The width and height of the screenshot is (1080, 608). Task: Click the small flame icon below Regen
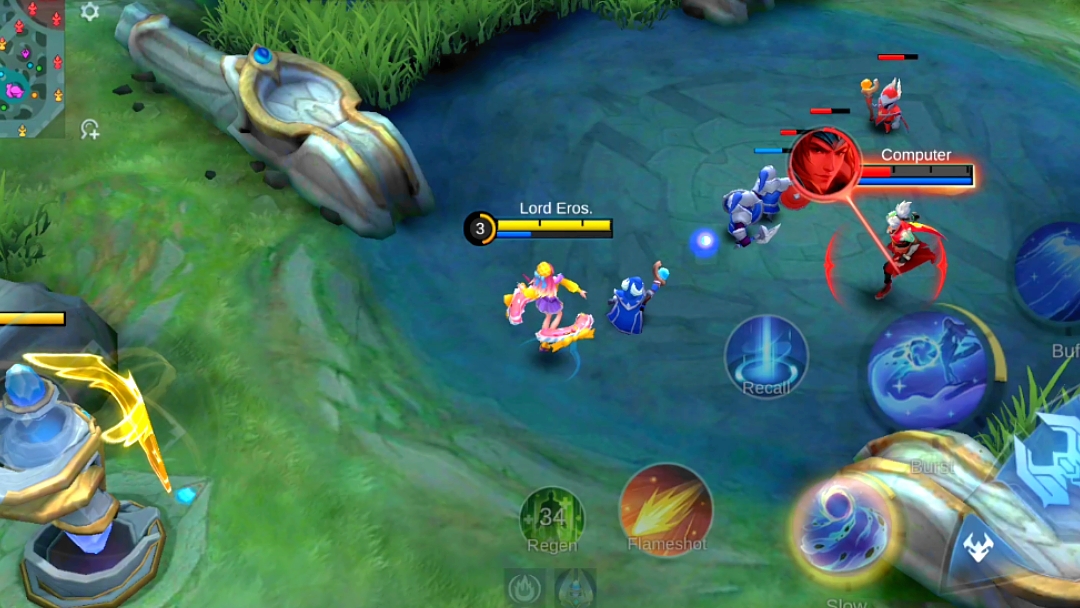point(525,588)
